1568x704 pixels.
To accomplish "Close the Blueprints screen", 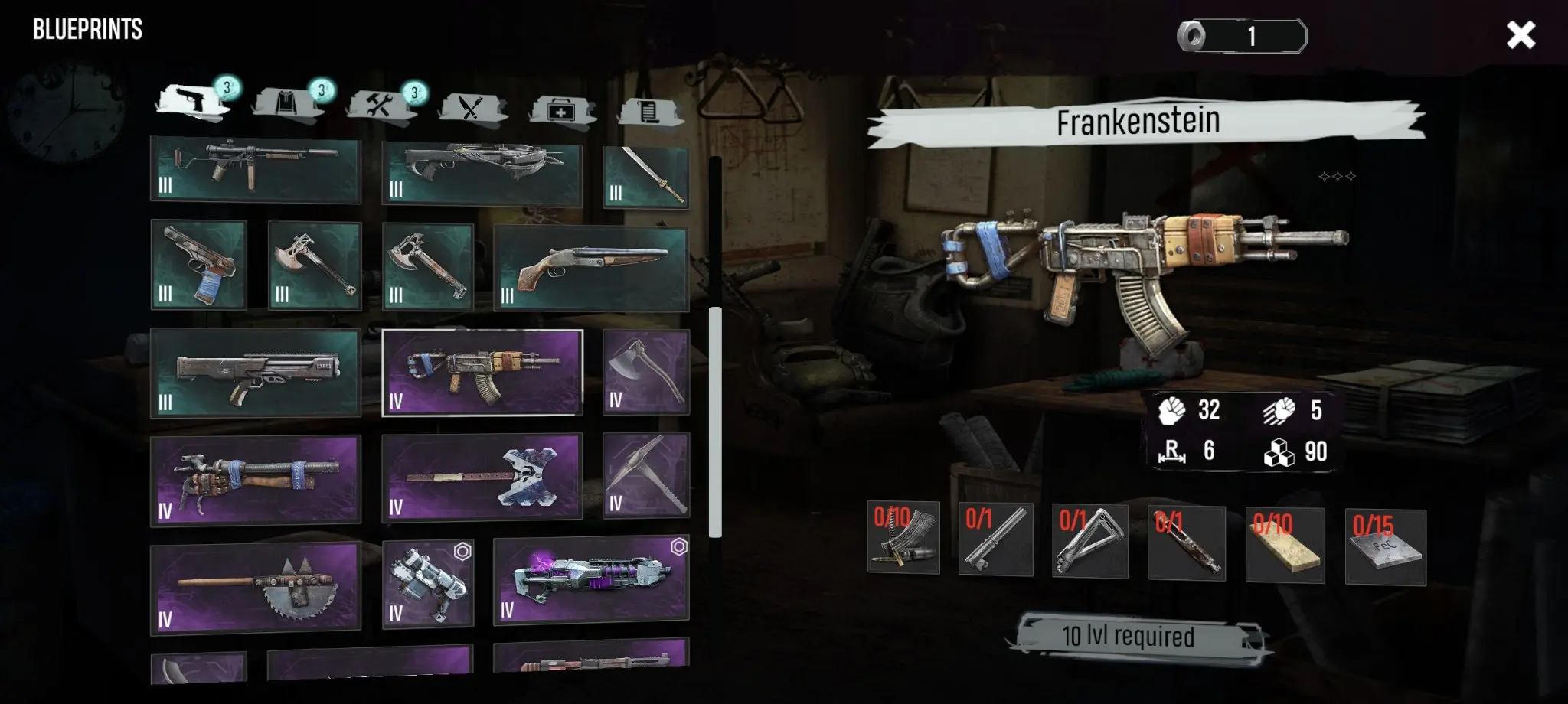I will 1520,35.
